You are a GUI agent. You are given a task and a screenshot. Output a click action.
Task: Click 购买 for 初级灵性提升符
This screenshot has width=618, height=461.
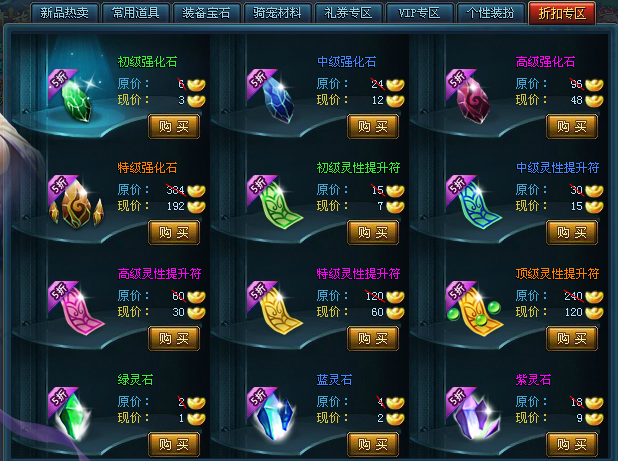tap(373, 232)
